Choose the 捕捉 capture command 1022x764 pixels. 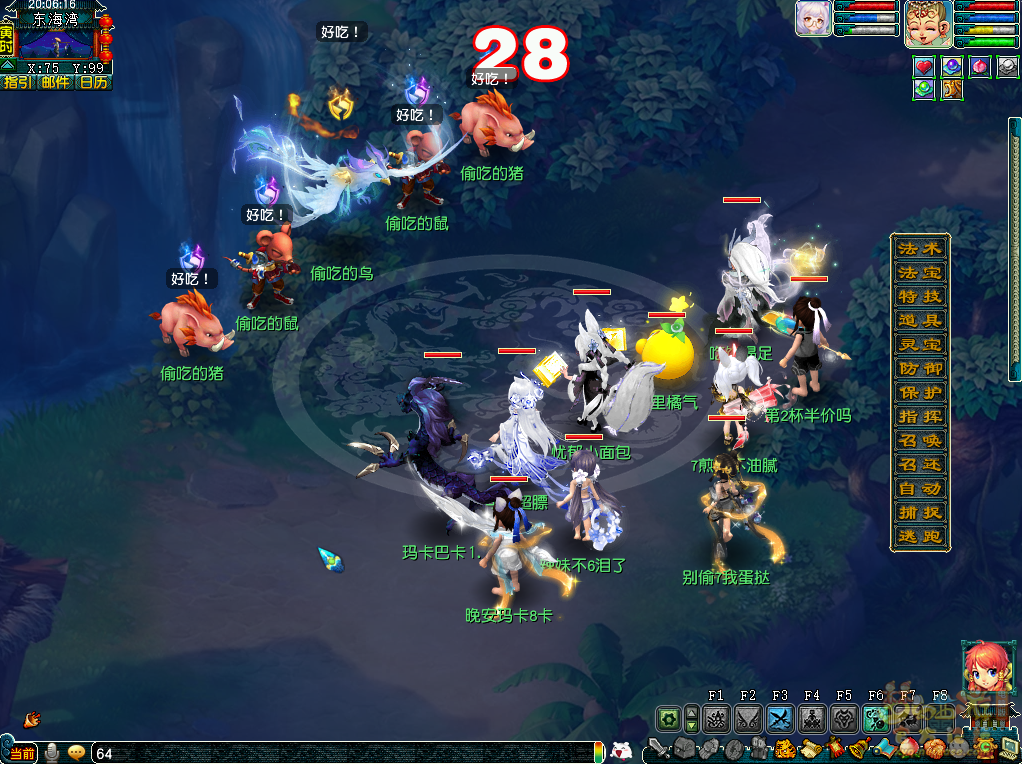click(919, 513)
